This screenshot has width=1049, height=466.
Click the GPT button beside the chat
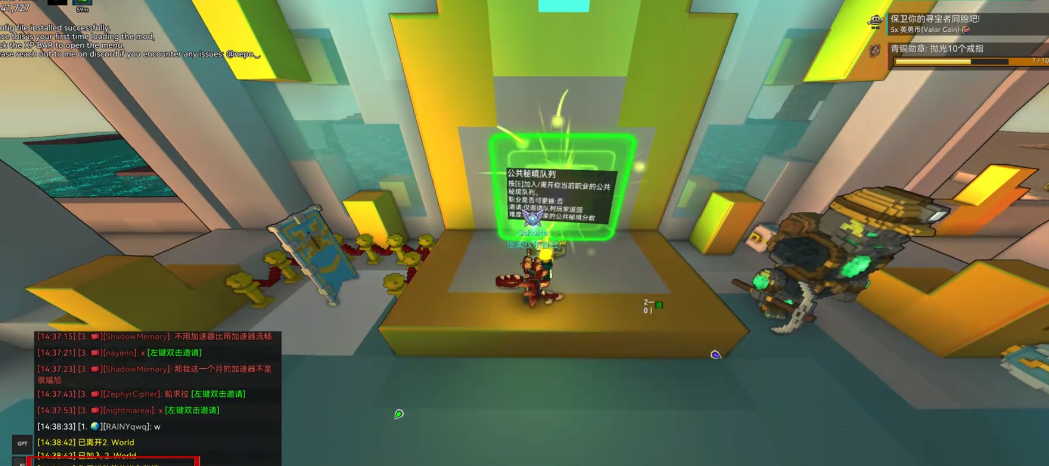pos(21,442)
